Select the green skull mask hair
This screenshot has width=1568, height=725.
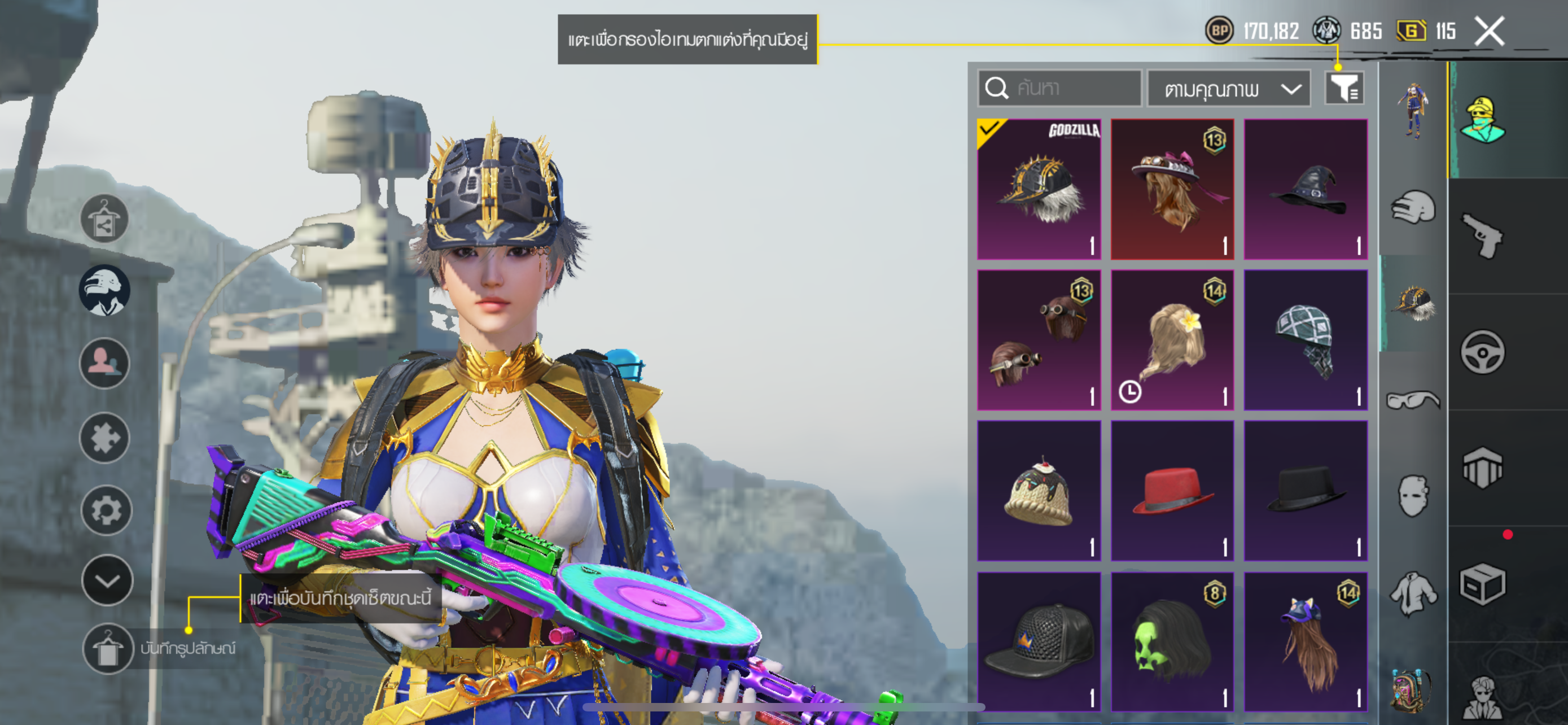click(1172, 641)
